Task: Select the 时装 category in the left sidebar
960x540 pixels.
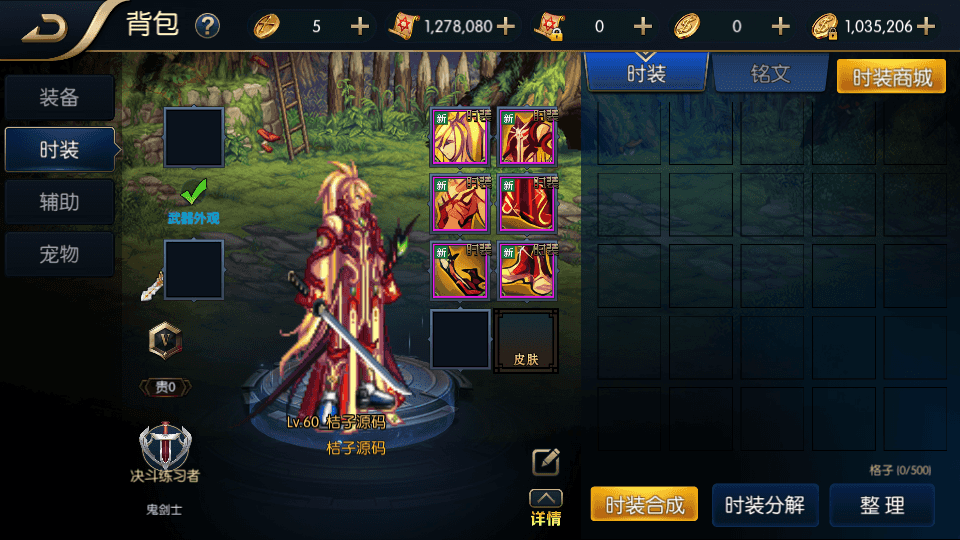Action: pyautogui.click(x=59, y=150)
